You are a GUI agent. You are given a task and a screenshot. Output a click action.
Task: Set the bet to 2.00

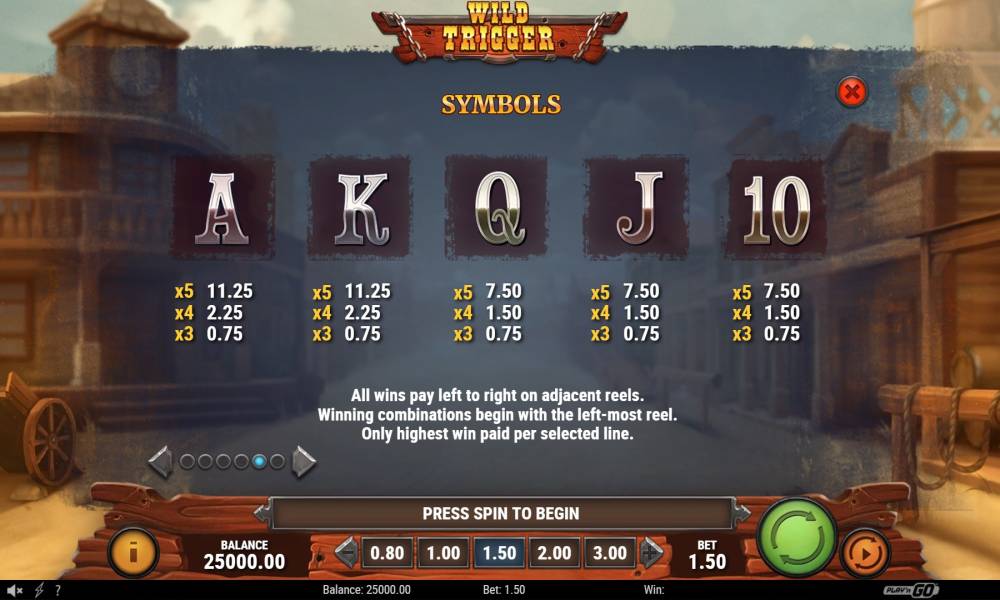[x=555, y=553]
